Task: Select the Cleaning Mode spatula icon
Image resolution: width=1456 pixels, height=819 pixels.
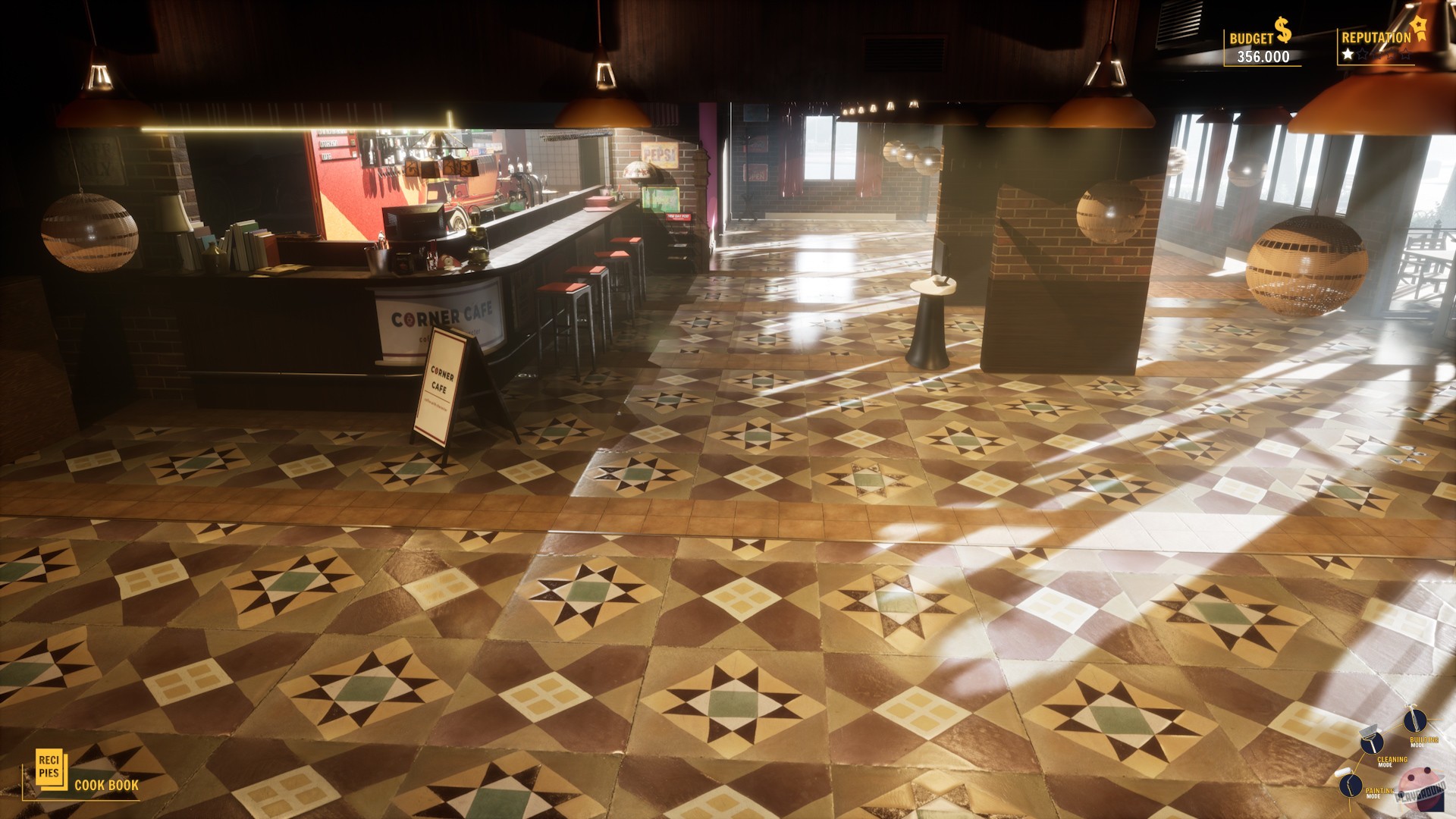Action: (1372, 742)
